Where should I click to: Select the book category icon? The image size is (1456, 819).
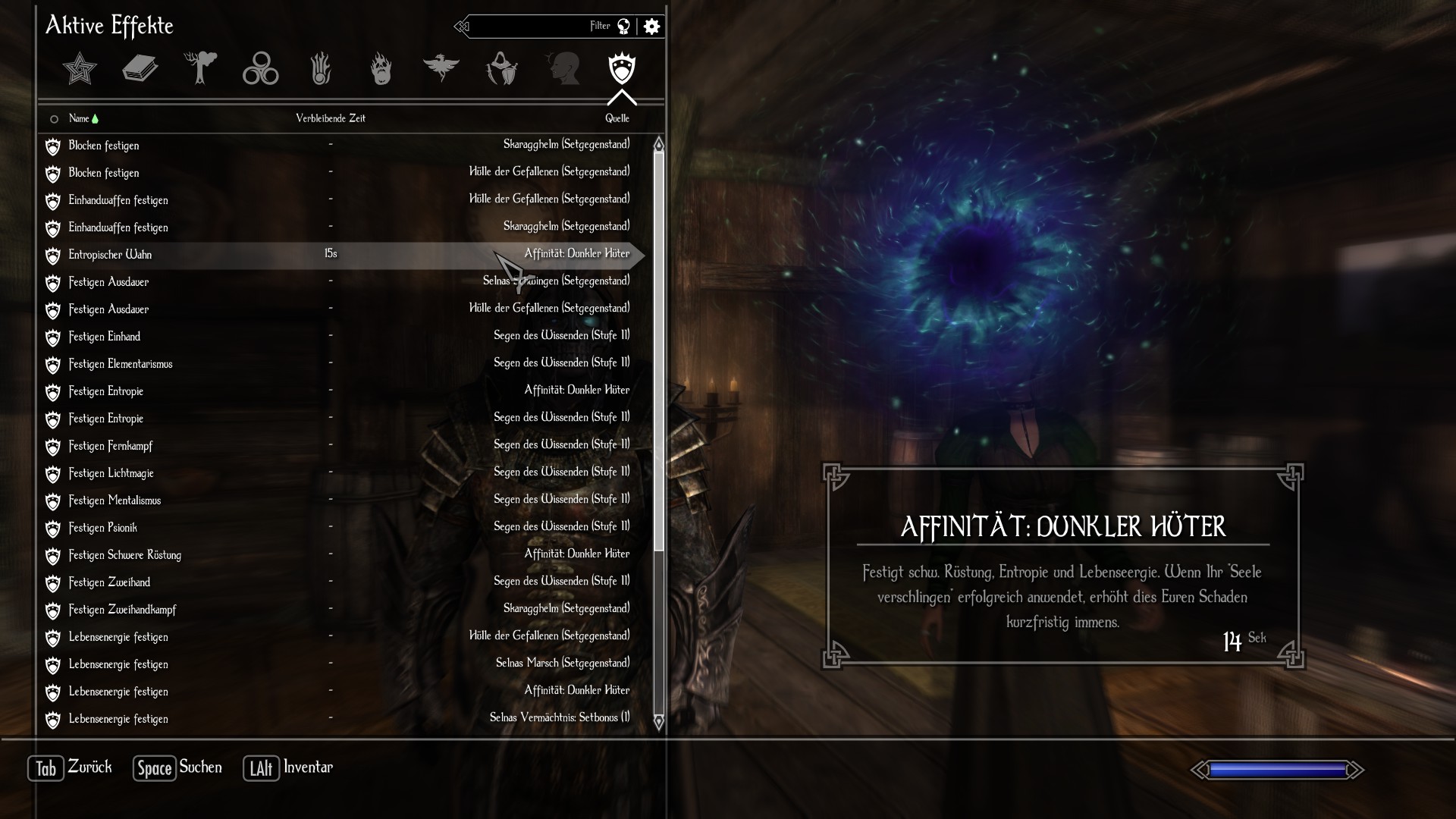coord(140,69)
